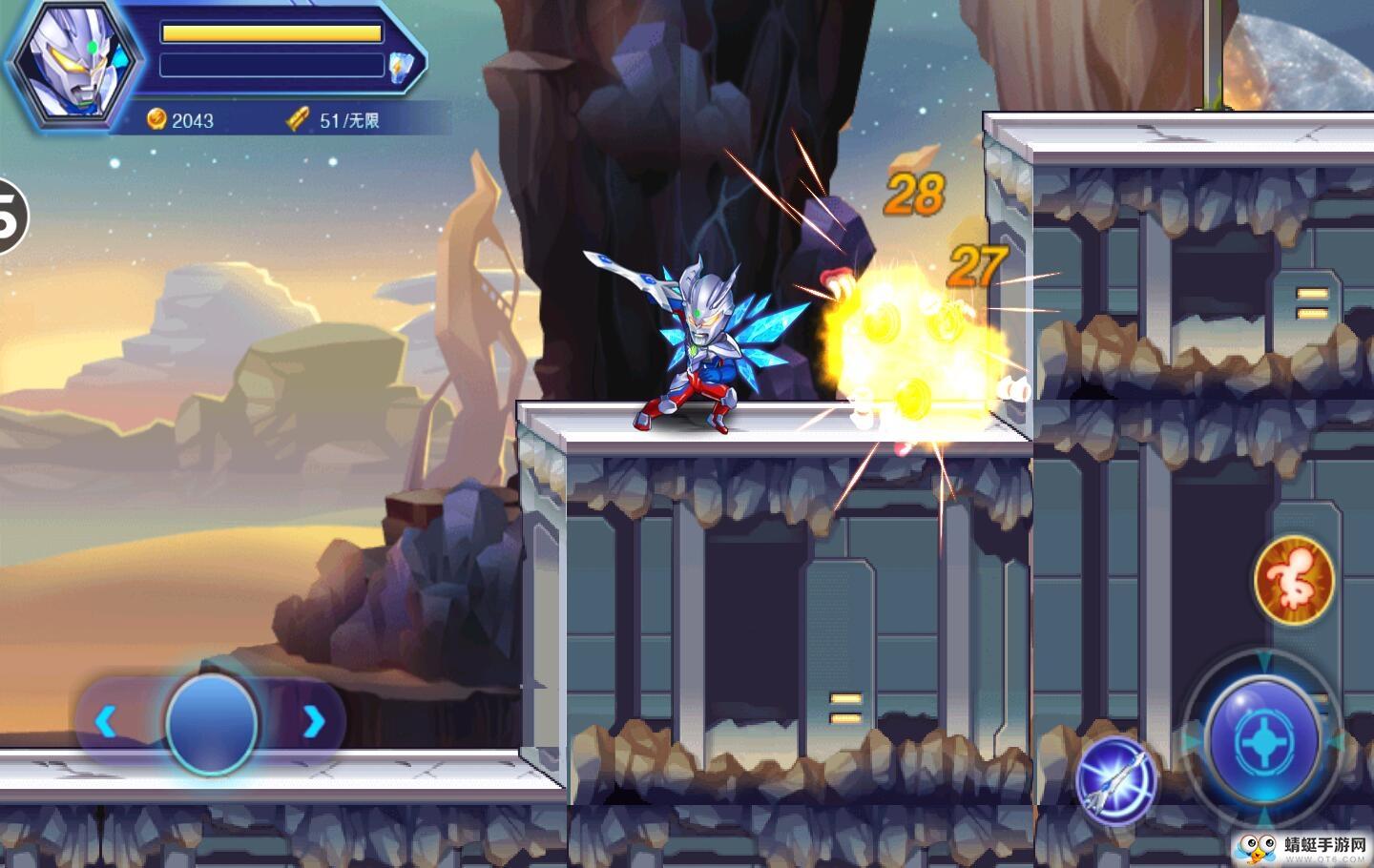Tap the blue joystick center orb
The width and height of the screenshot is (1374, 868).
click(211, 722)
